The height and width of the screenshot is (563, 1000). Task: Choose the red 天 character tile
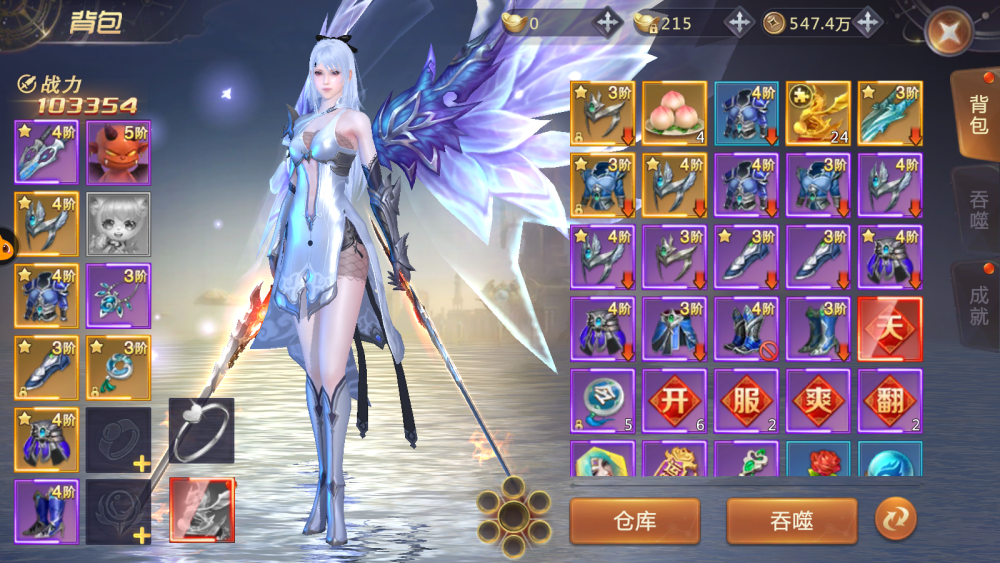click(x=890, y=329)
